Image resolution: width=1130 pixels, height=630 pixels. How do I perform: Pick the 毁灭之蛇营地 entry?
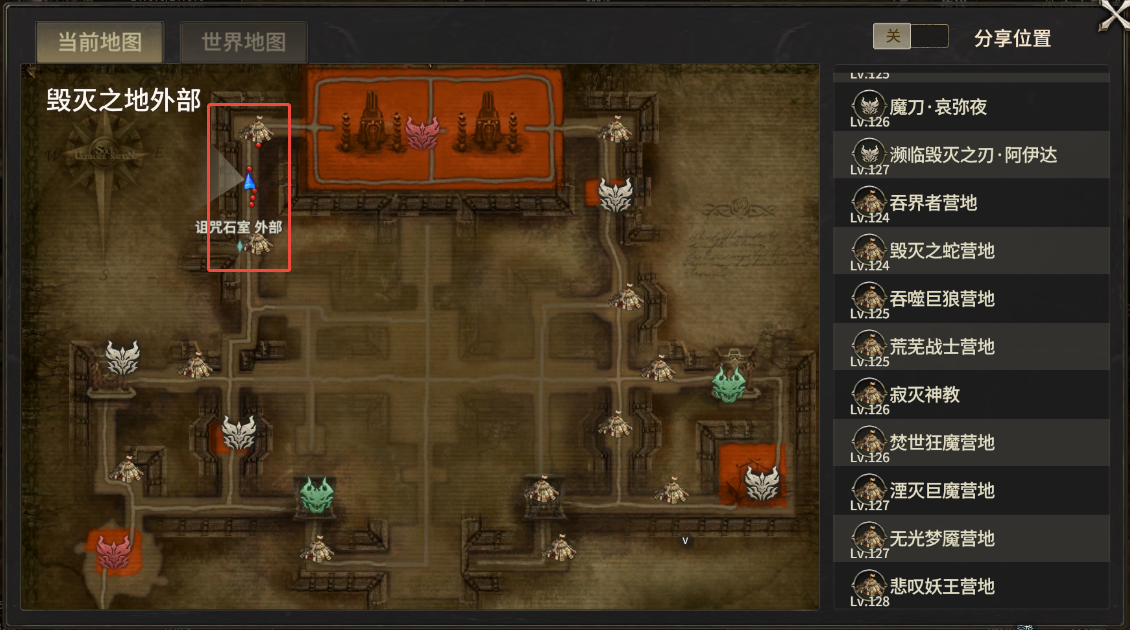point(941,251)
